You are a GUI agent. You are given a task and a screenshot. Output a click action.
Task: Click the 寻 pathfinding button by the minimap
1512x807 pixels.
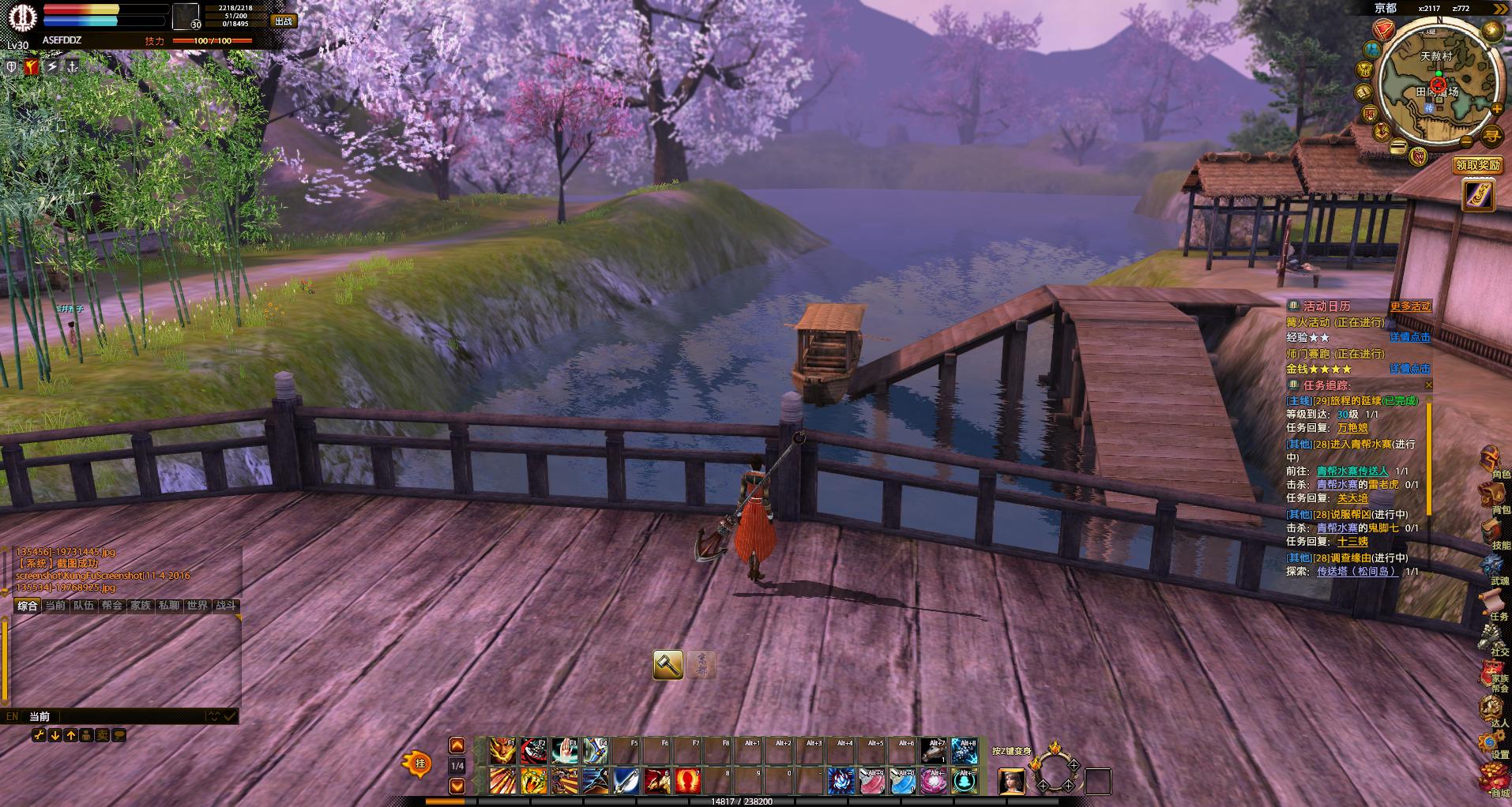(1491, 135)
